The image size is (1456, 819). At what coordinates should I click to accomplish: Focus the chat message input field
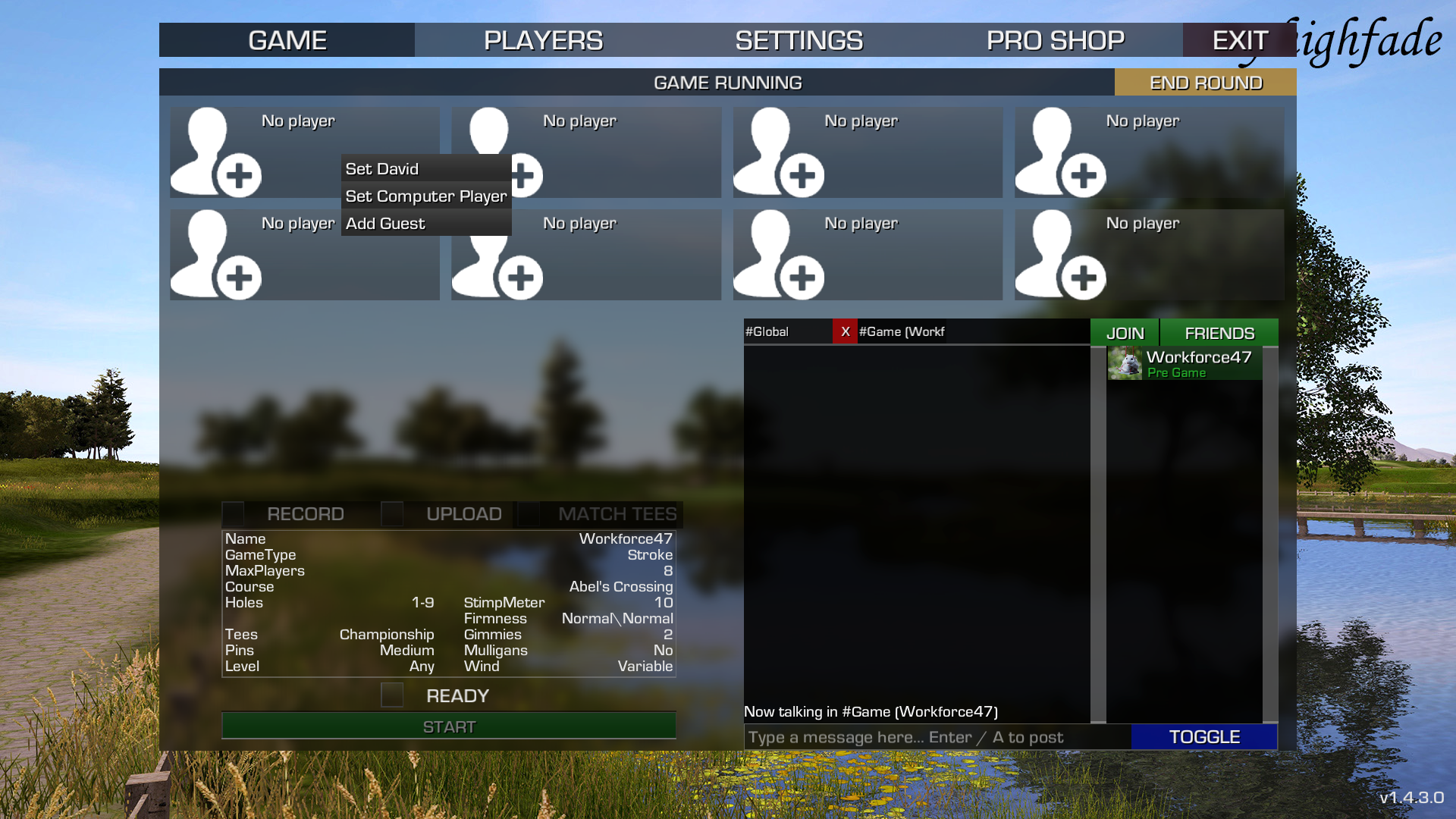coord(937,737)
